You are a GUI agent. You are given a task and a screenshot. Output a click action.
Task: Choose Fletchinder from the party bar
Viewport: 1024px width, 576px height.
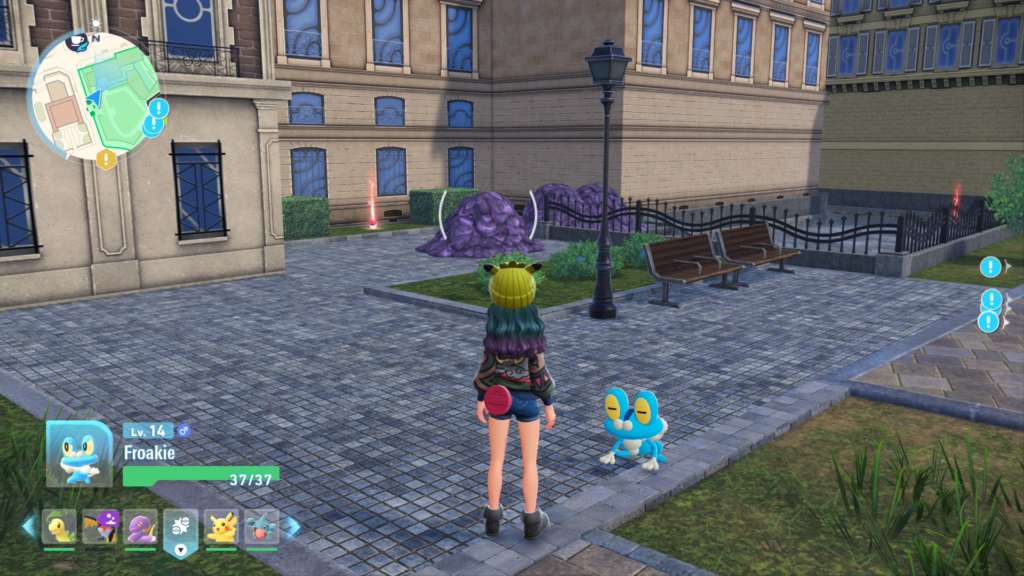[100, 525]
